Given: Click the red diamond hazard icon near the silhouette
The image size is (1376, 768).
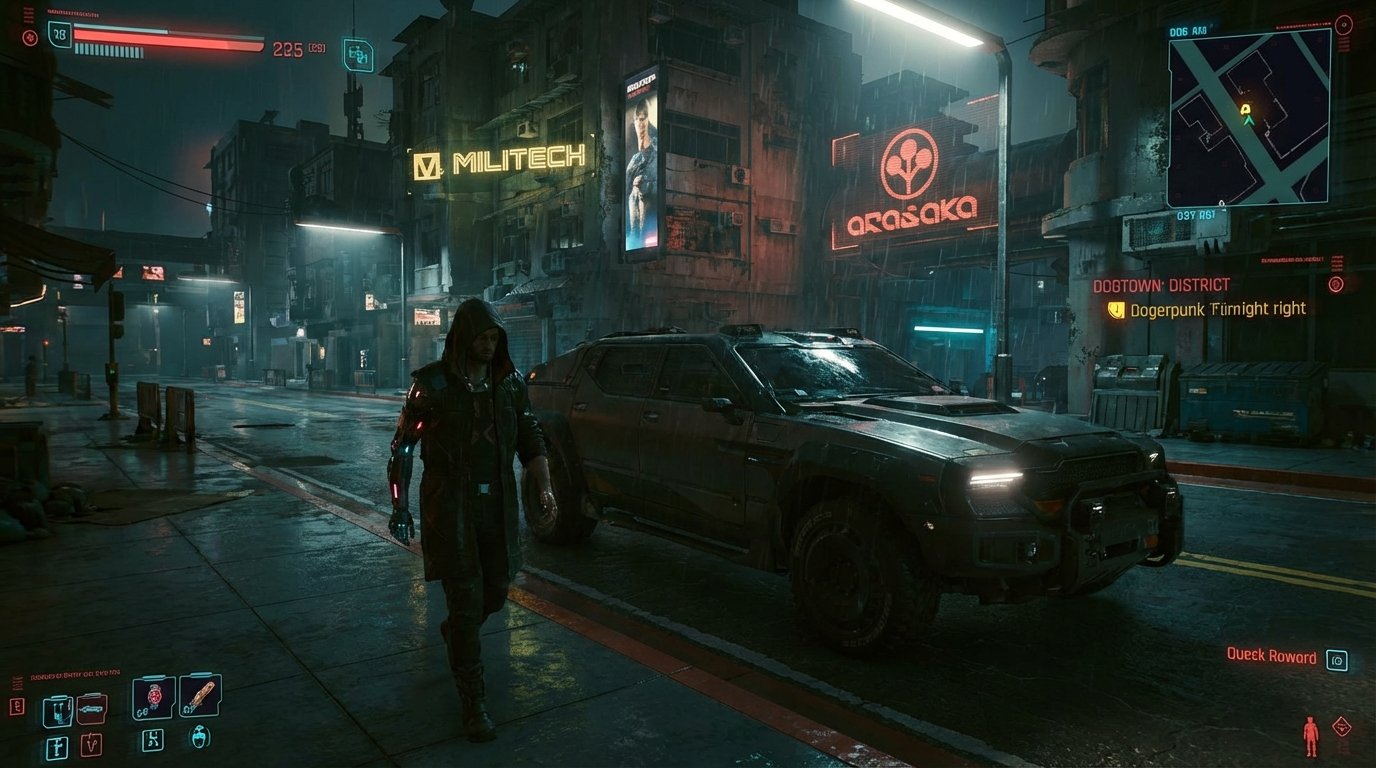Looking at the screenshot, I should click(x=1342, y=726).
